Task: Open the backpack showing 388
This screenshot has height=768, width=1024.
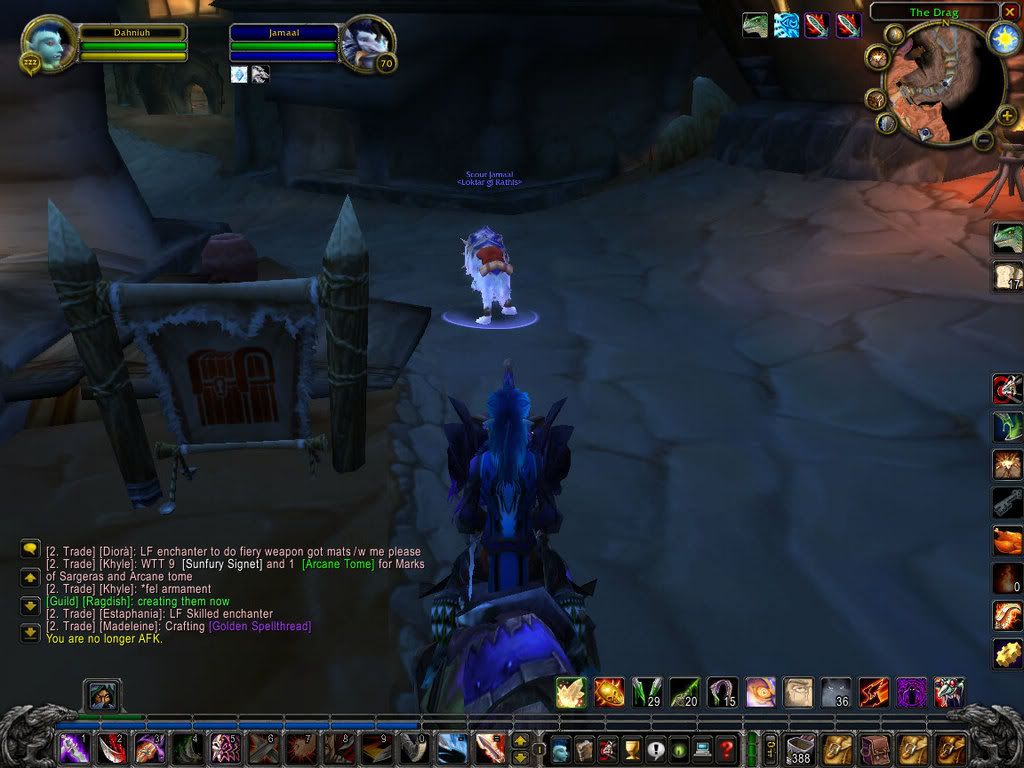Action: click(x=802, y=747)
